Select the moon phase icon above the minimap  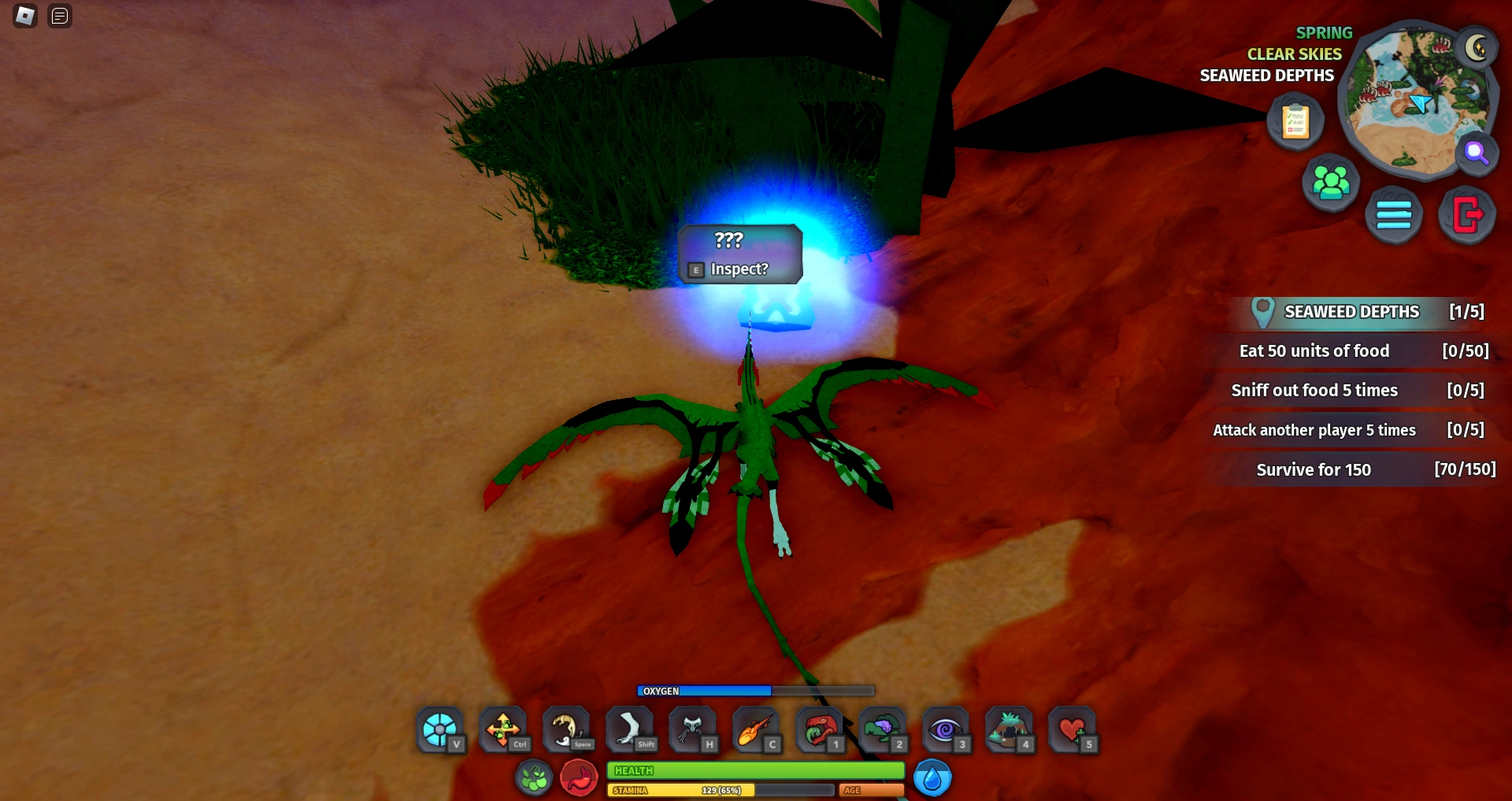(1477, 48)
